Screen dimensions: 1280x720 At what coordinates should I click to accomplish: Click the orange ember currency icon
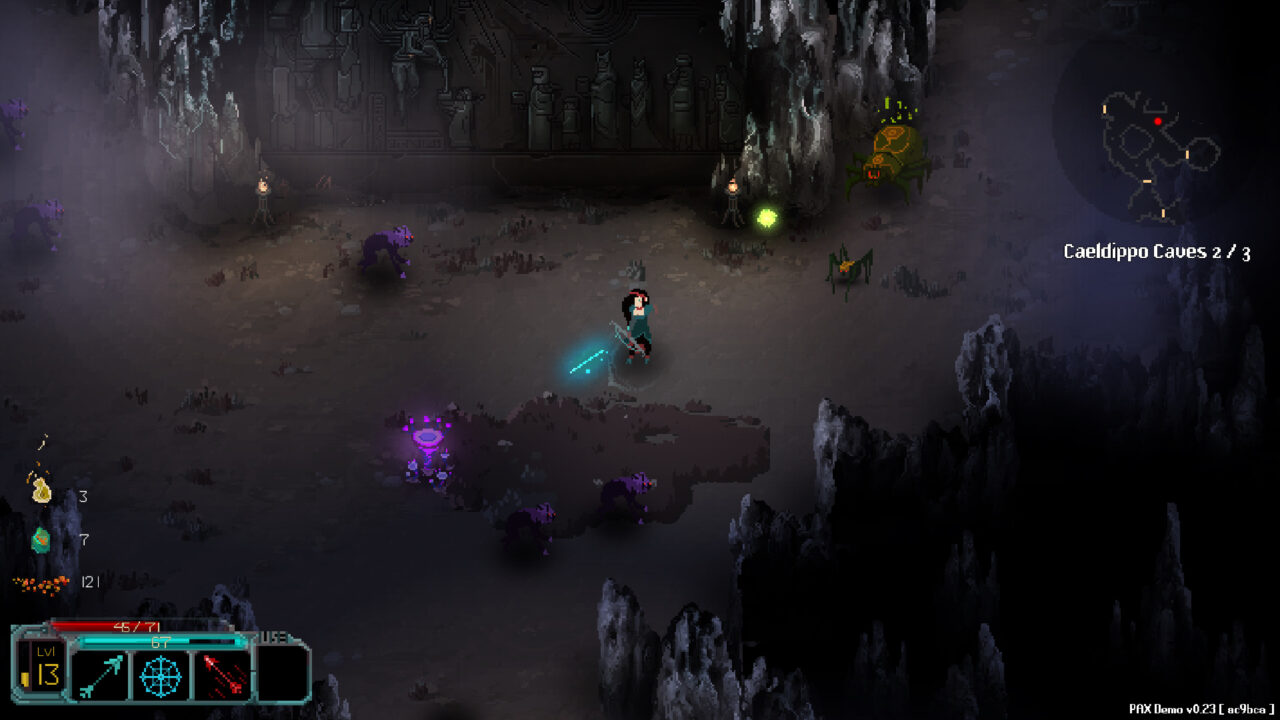click(x=42, y=582)
